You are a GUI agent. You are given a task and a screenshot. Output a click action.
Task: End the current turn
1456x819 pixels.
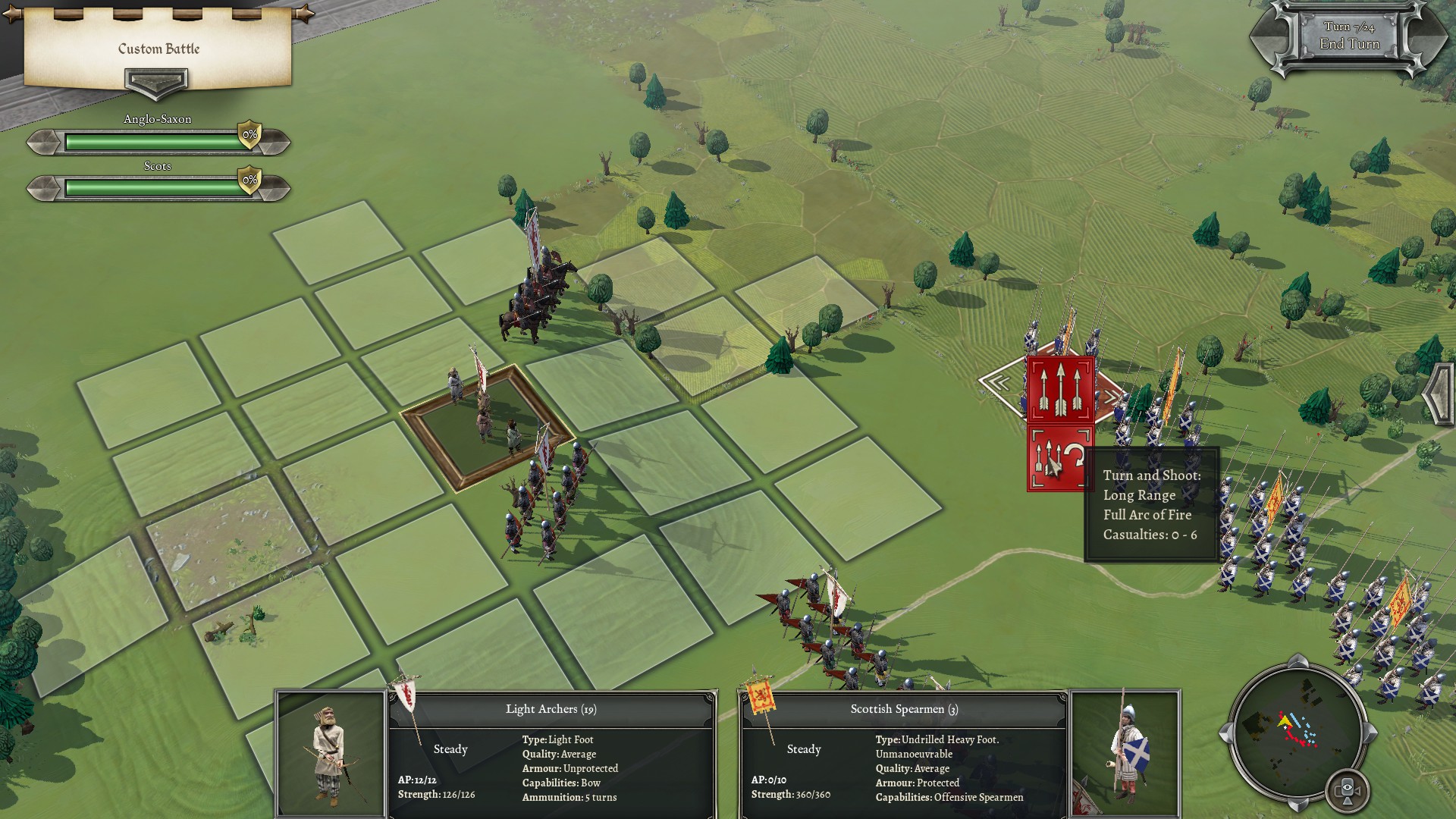(x=1349, y=43)
